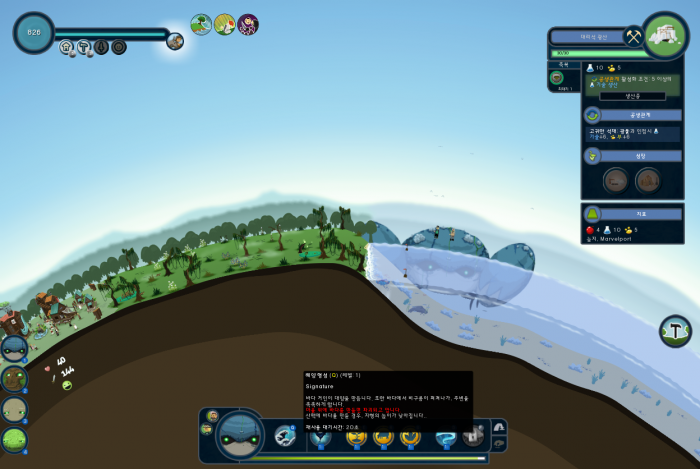This screenshot has width=700, height=469.
Task: Select the left brown upgrade slot
Action: (616, 181)
